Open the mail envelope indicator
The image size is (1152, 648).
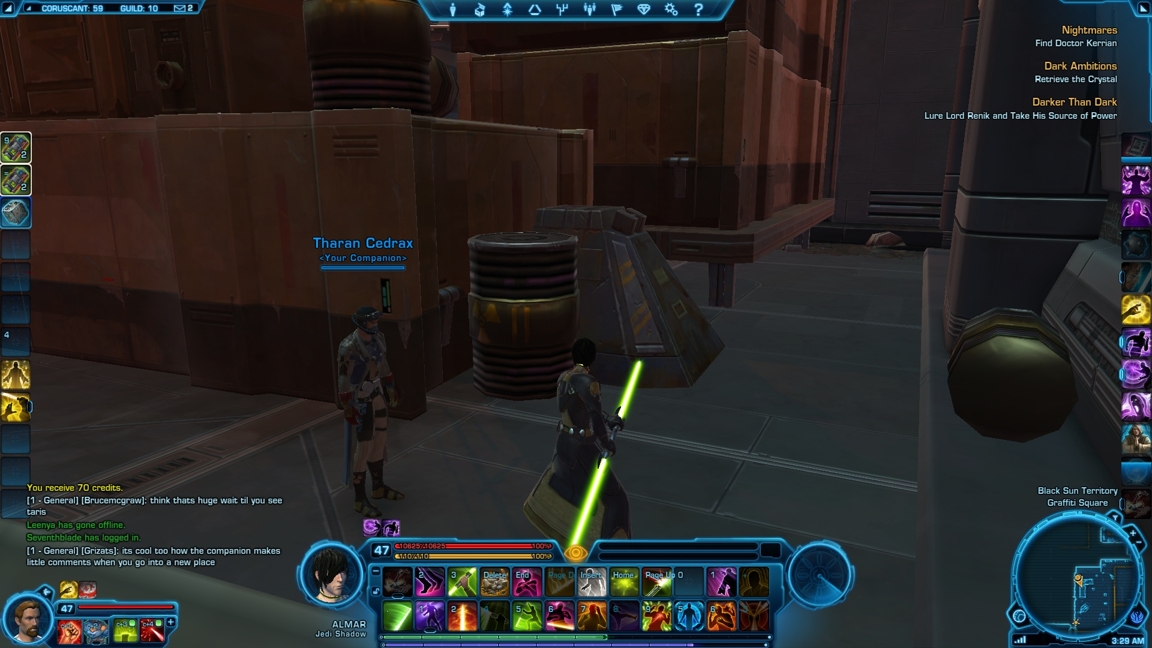tap(182, 9)
